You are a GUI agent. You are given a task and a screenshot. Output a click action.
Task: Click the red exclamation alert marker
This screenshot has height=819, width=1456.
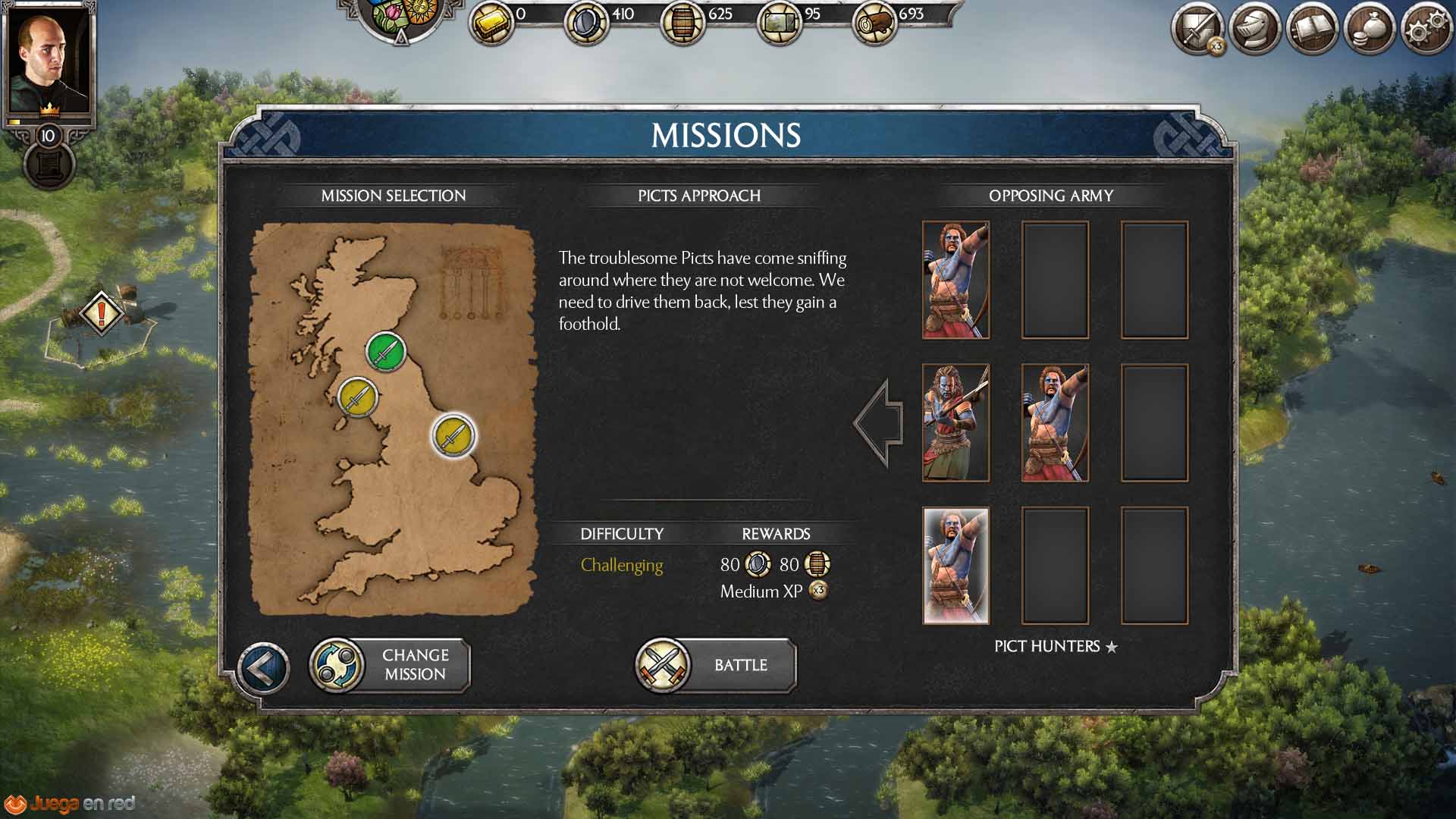point(102,312)
